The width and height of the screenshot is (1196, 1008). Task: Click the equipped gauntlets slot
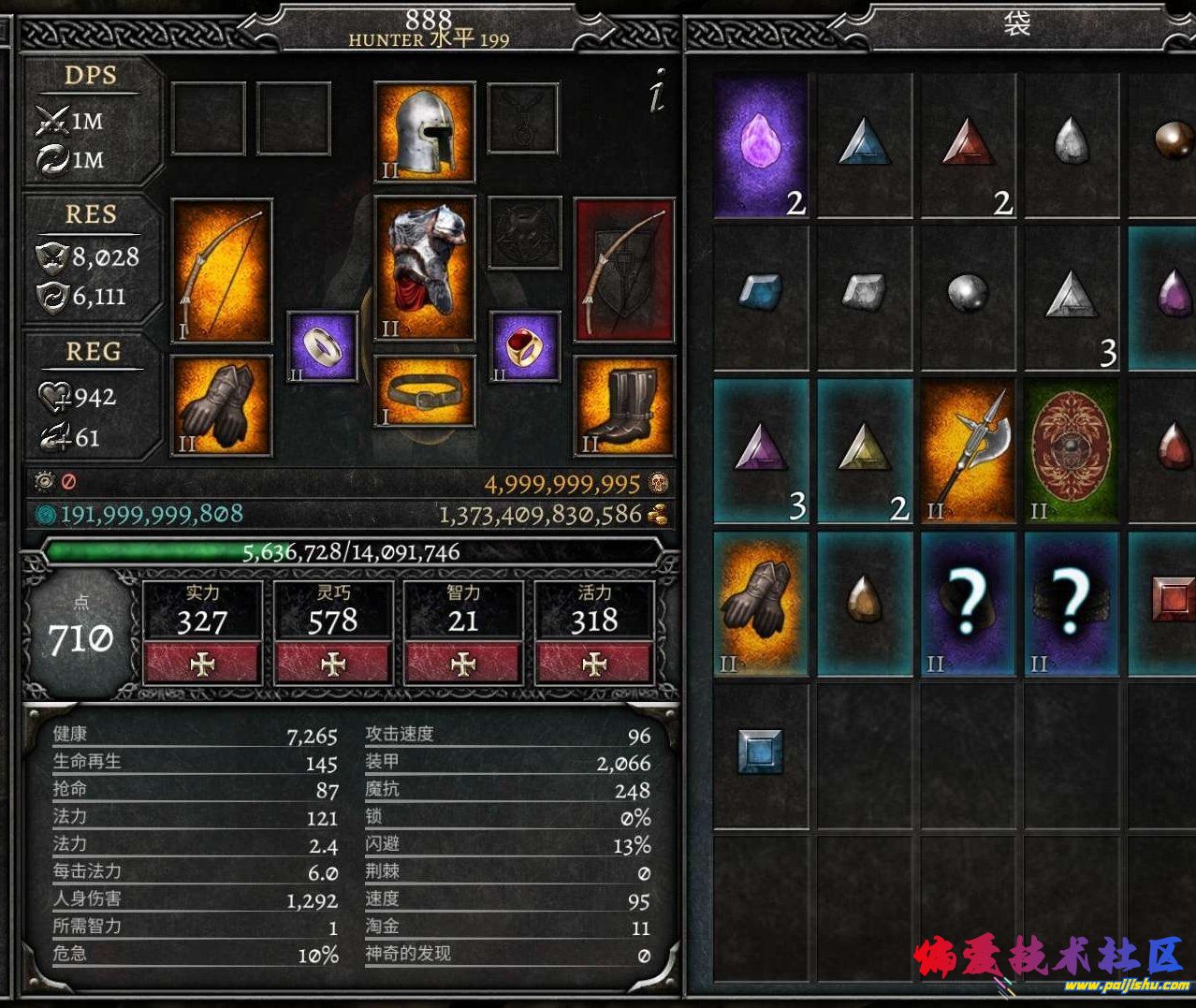coord(222,405)
